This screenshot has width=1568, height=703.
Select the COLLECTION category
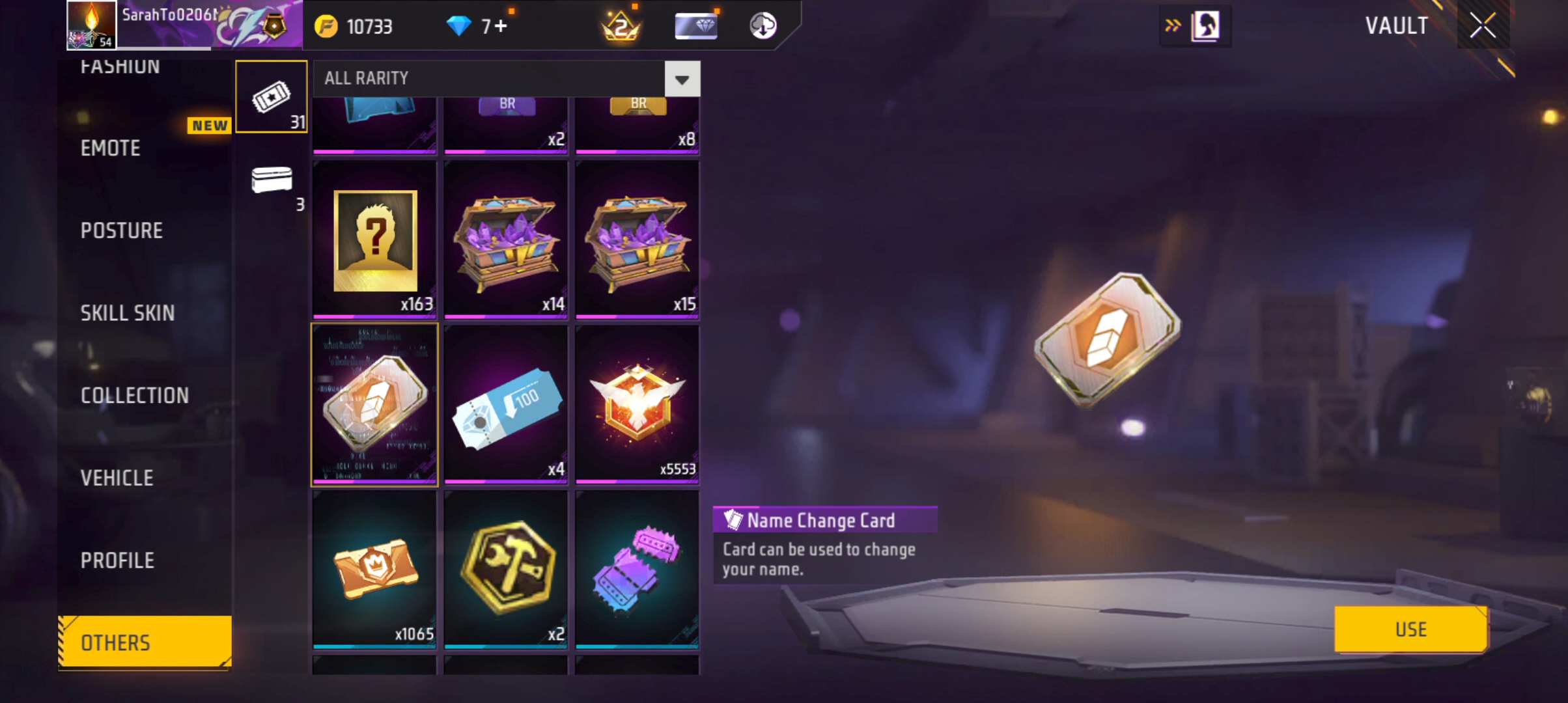pyautogui.click(x=135, y=395)
